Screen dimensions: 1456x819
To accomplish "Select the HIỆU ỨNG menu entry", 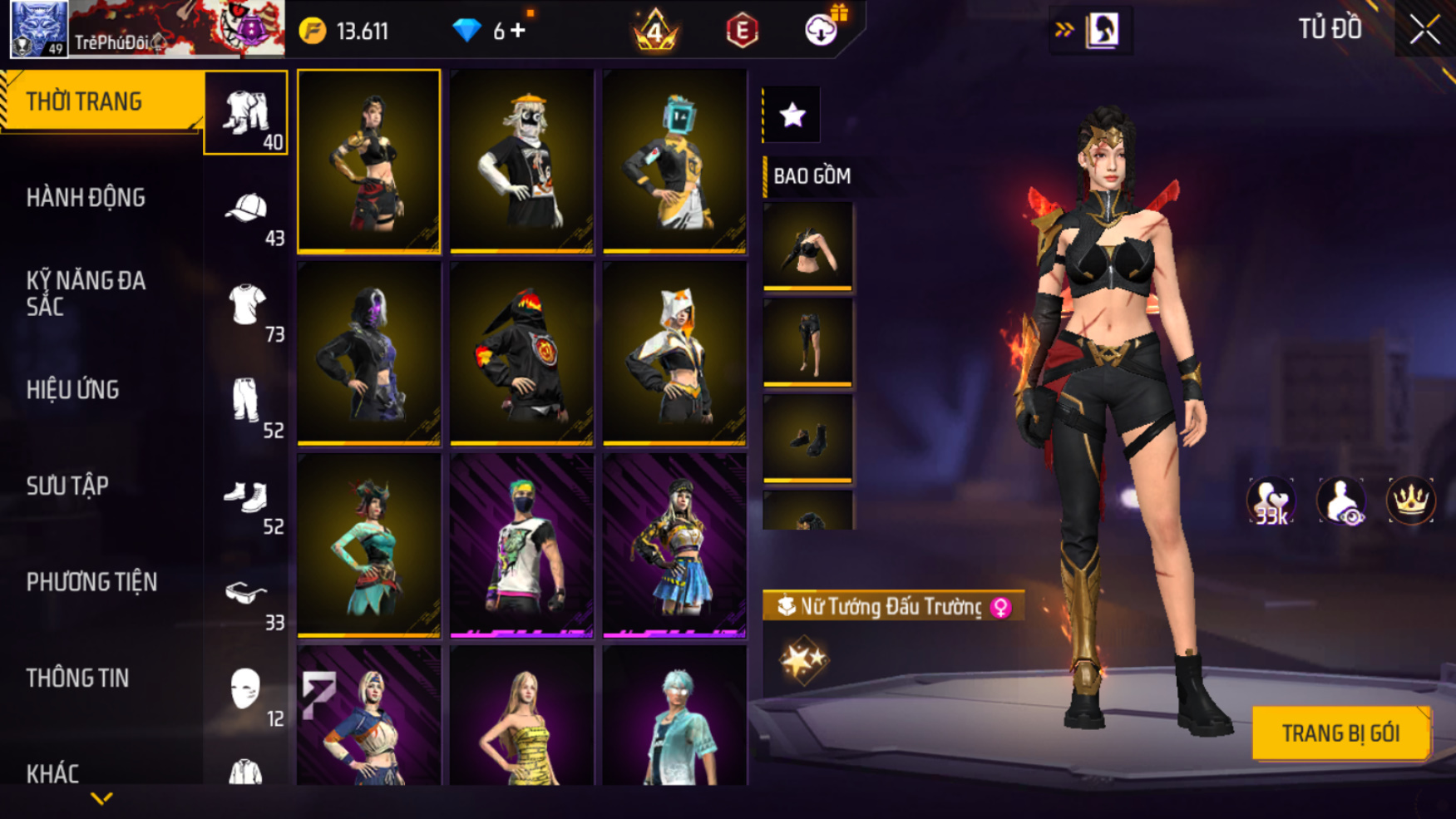I will (73, 390).
